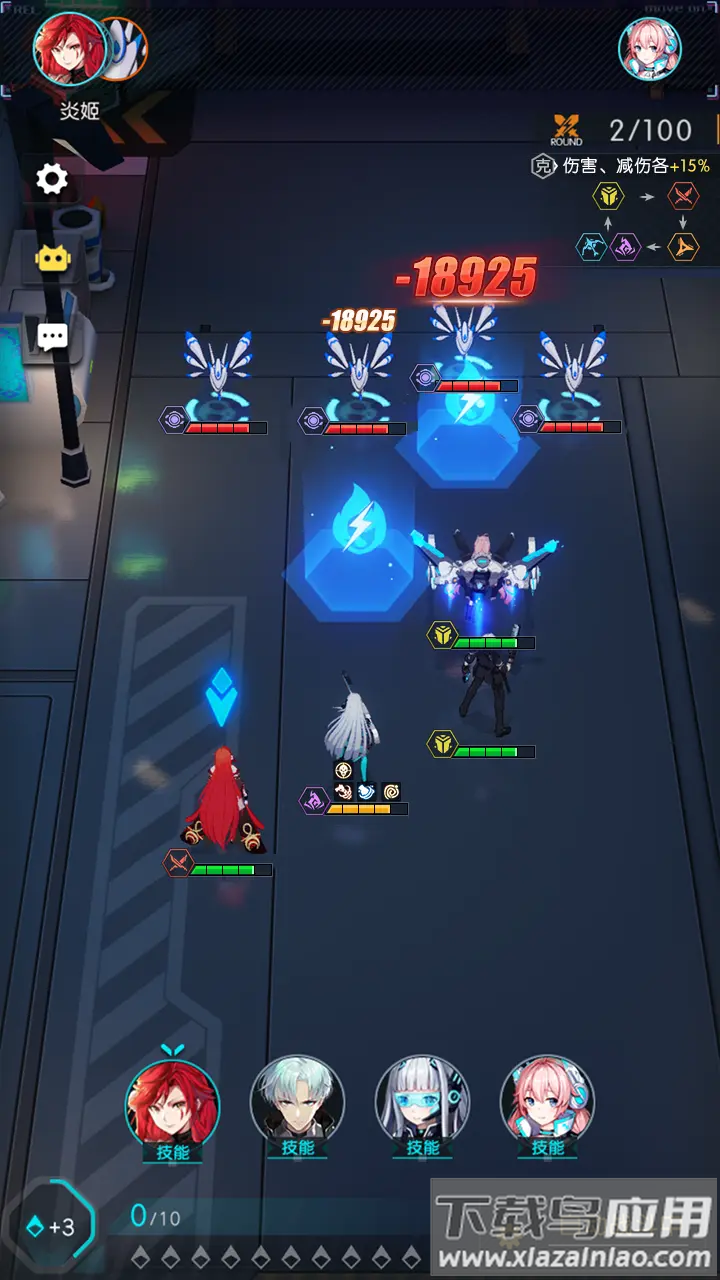View the pink-haired opponent portrait
The height and width of the screenshot is (1280, 720).
coord(650,48)
